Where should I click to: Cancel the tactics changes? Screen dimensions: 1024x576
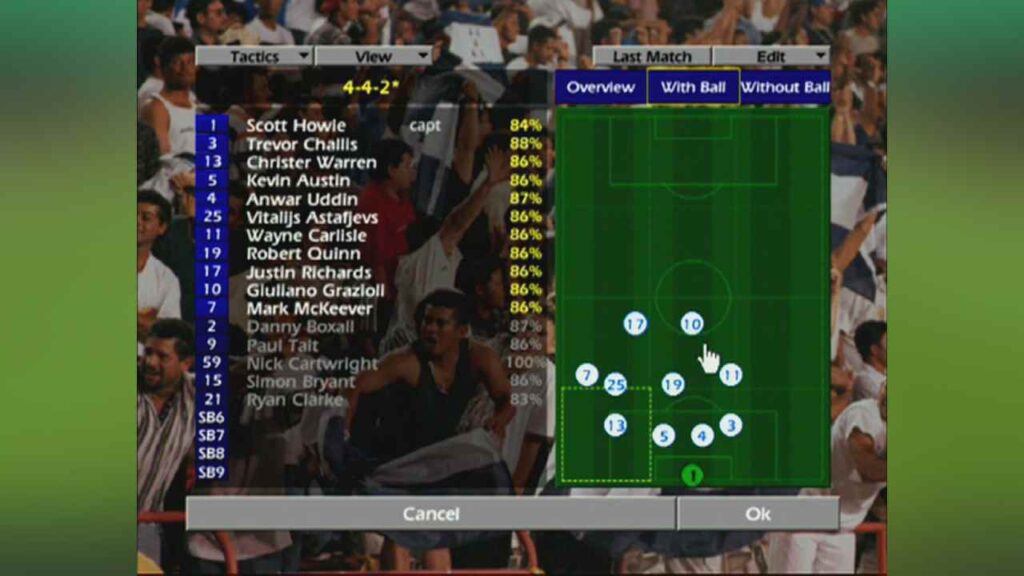(x=430, y=514)
